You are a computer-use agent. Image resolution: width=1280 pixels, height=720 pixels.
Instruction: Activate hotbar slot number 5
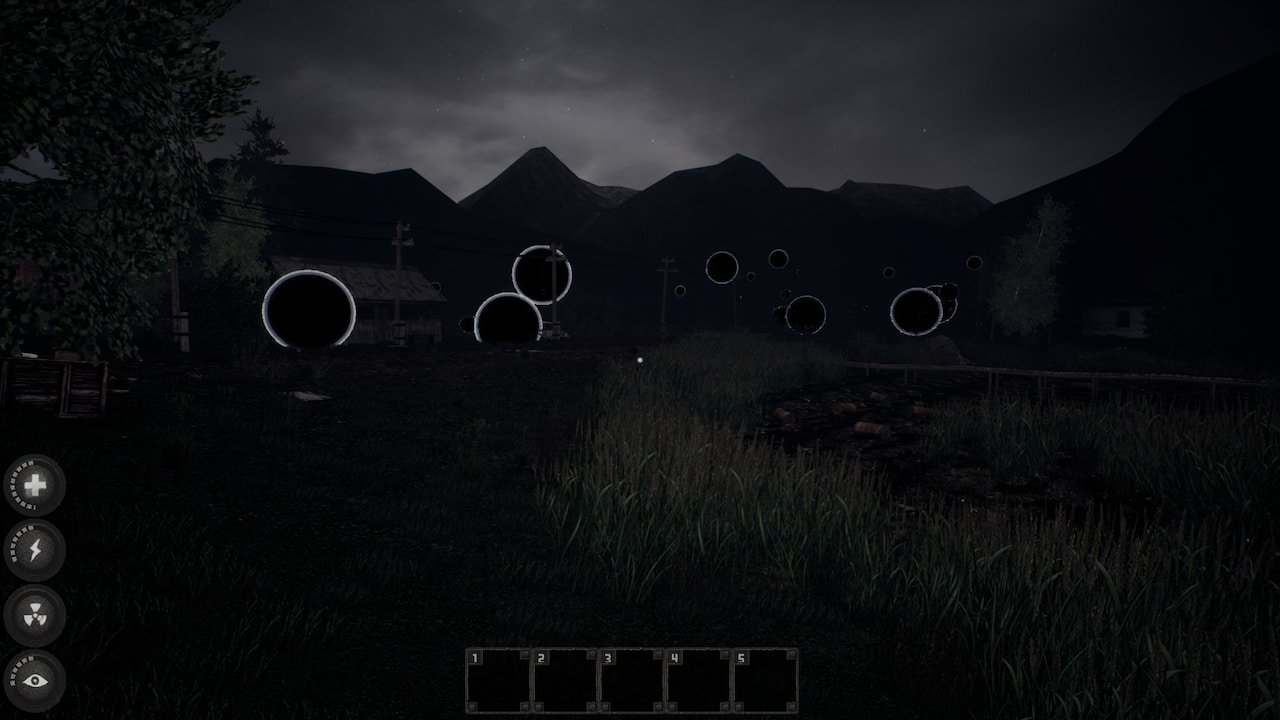tap(766, 681)
